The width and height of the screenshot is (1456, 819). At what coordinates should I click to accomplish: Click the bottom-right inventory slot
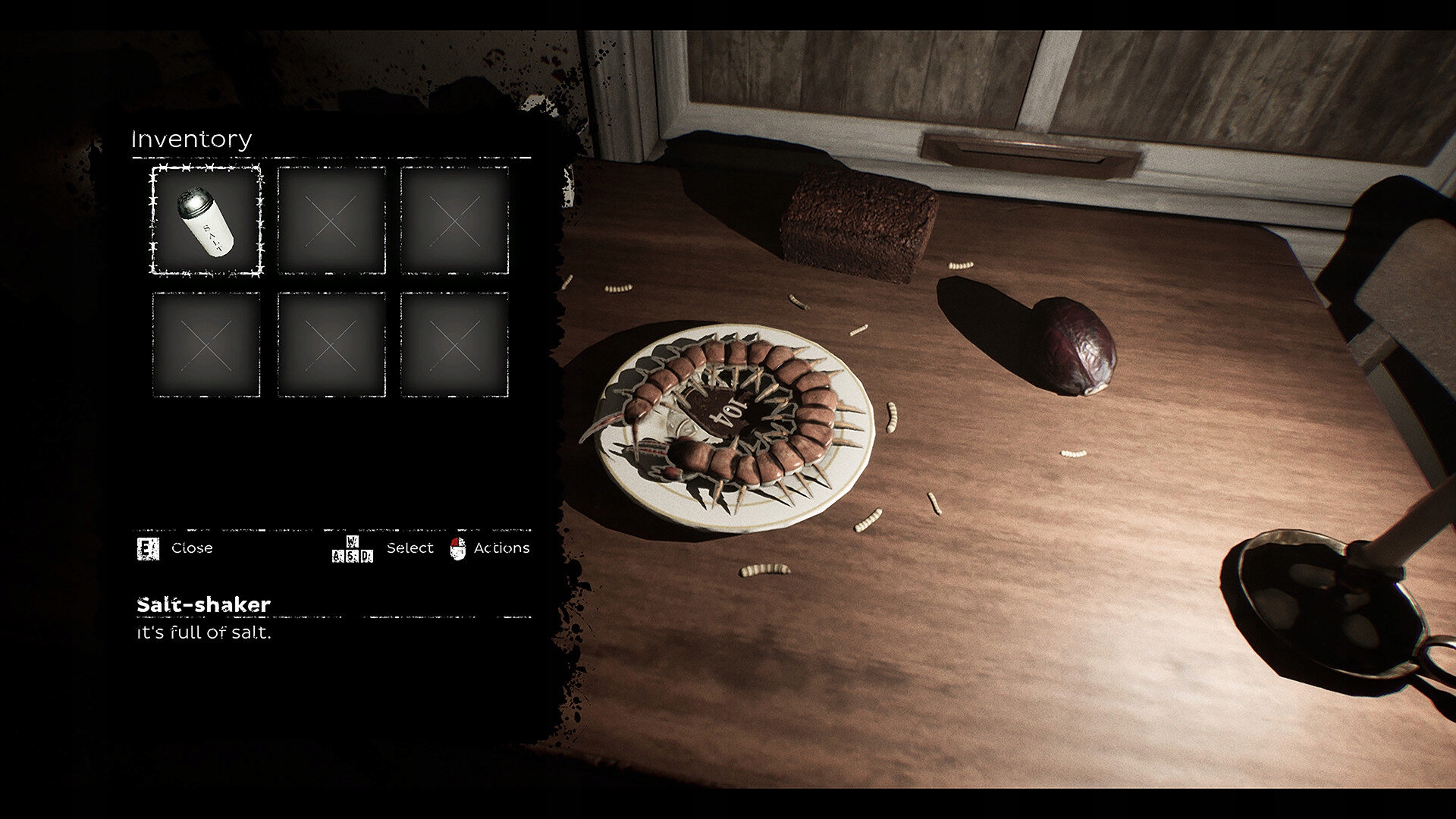(453, 344)
